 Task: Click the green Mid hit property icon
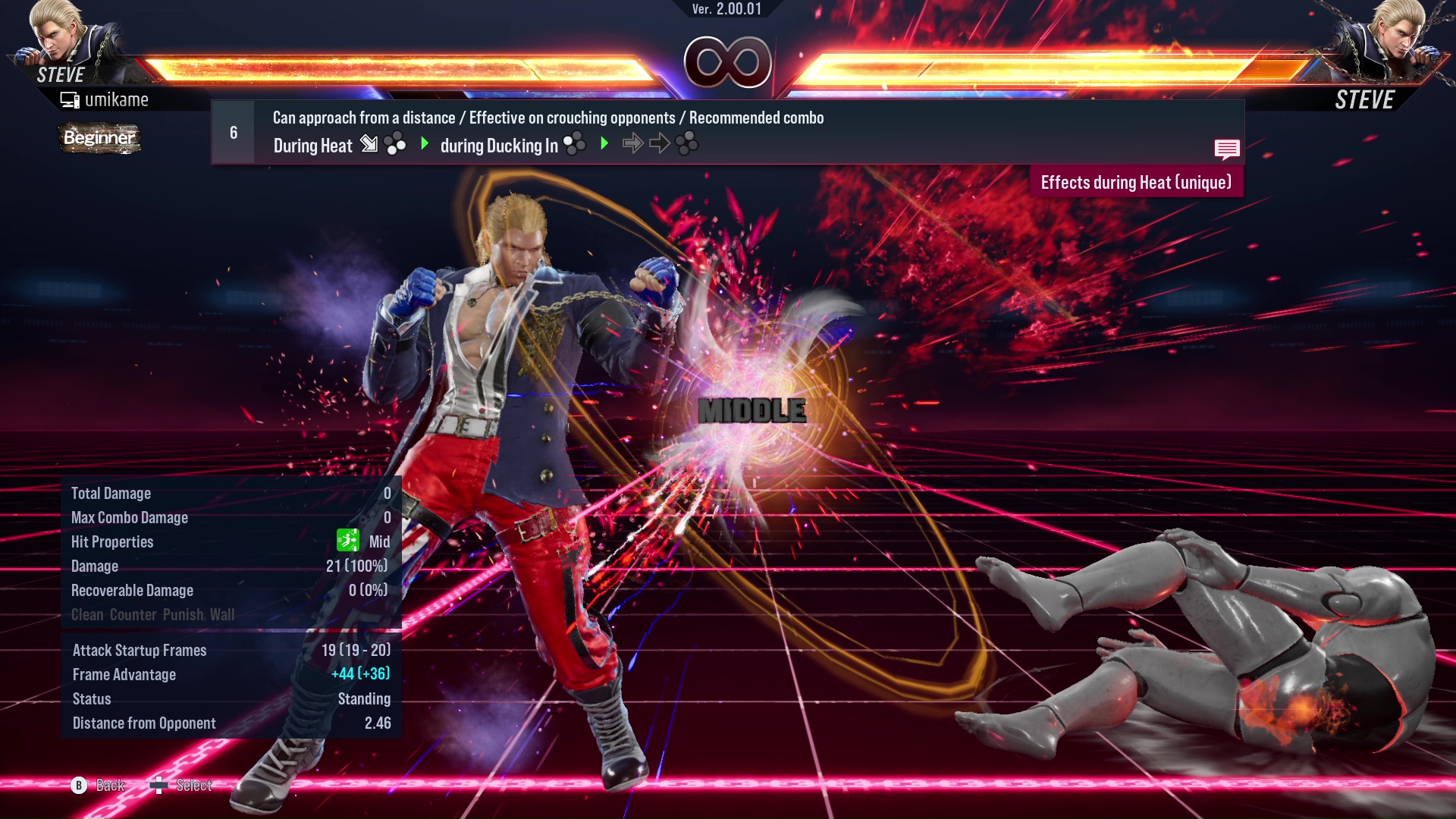click(347, 541)
